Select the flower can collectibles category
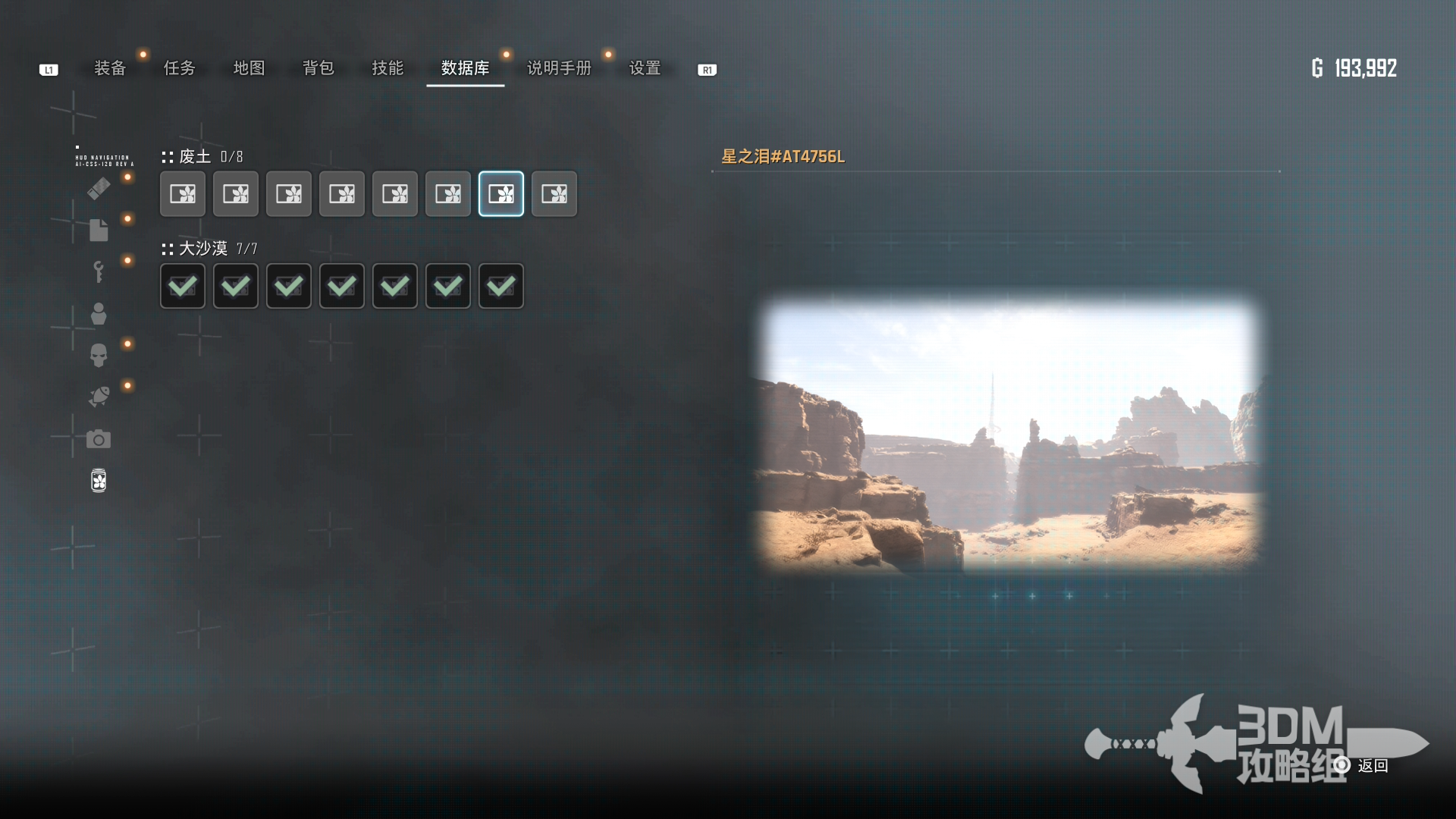Viewport: 1456px width, 819px height. pos(99,481)
